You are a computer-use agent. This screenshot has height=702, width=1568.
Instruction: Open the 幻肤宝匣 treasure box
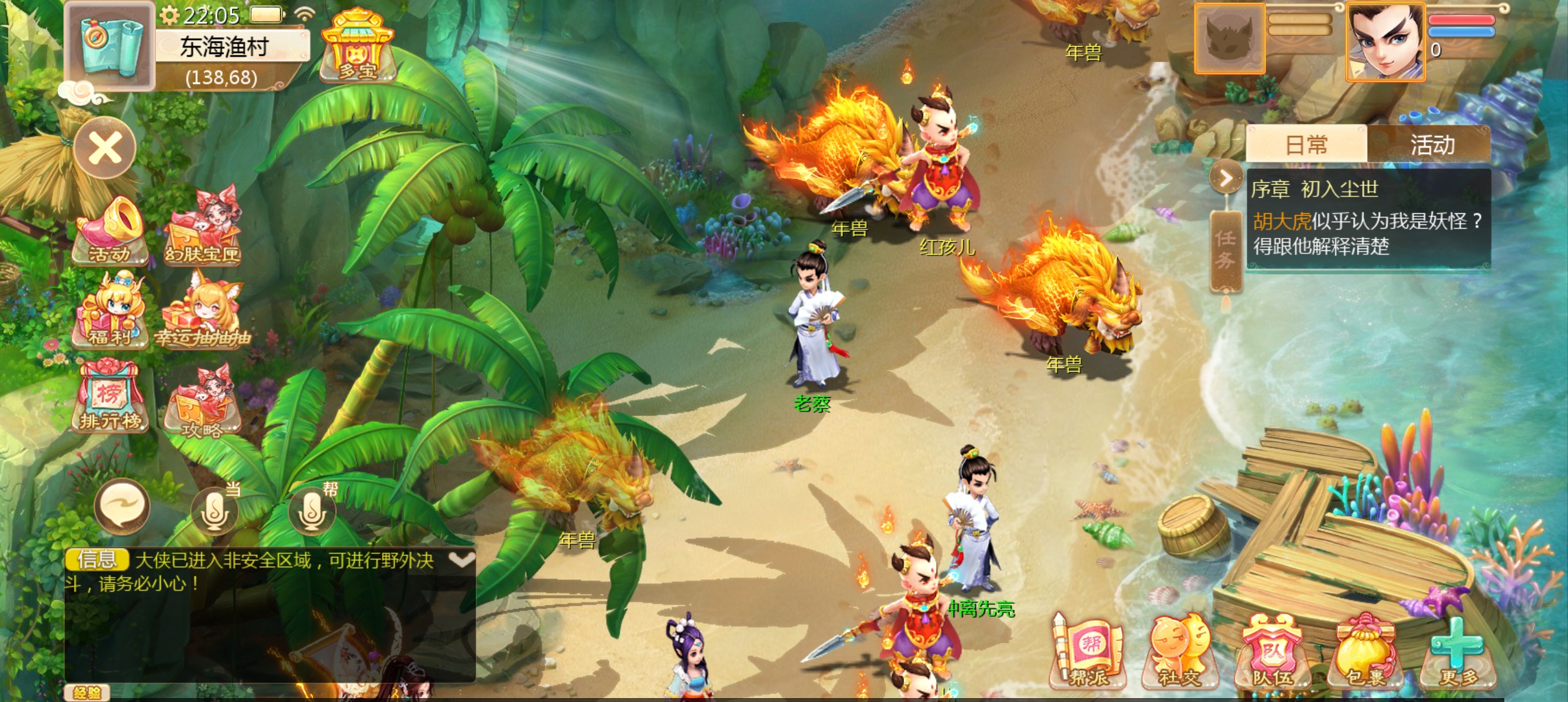[x=203, y=227]
